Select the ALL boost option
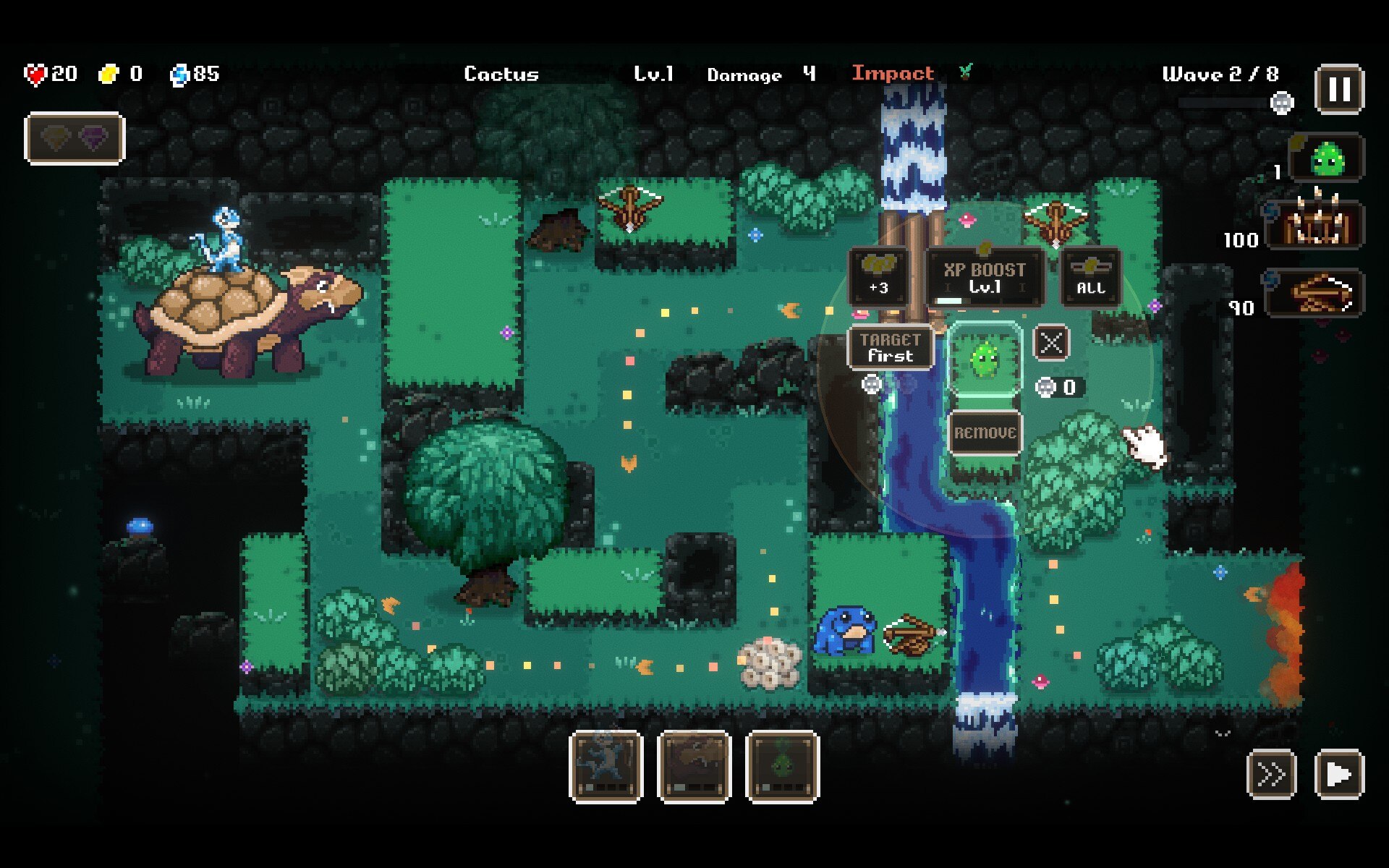 (x=1091, y=276)
